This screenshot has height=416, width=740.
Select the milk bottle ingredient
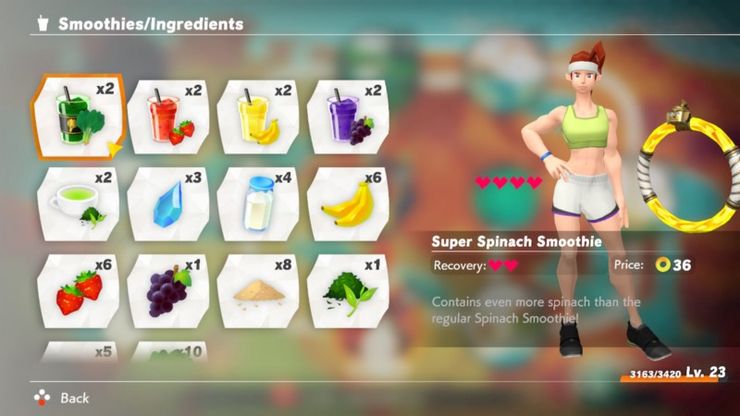[257, 203]
